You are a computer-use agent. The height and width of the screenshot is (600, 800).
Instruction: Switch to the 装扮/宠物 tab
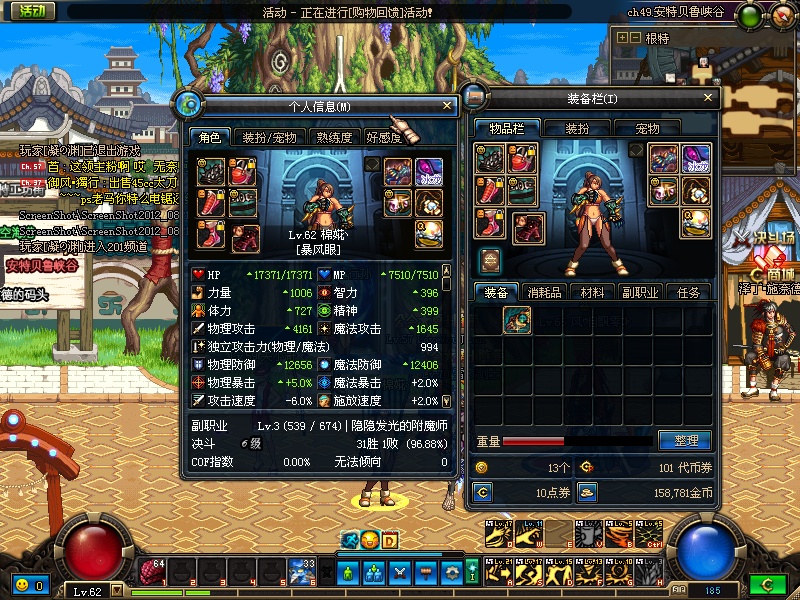click(x=270, y=137)
